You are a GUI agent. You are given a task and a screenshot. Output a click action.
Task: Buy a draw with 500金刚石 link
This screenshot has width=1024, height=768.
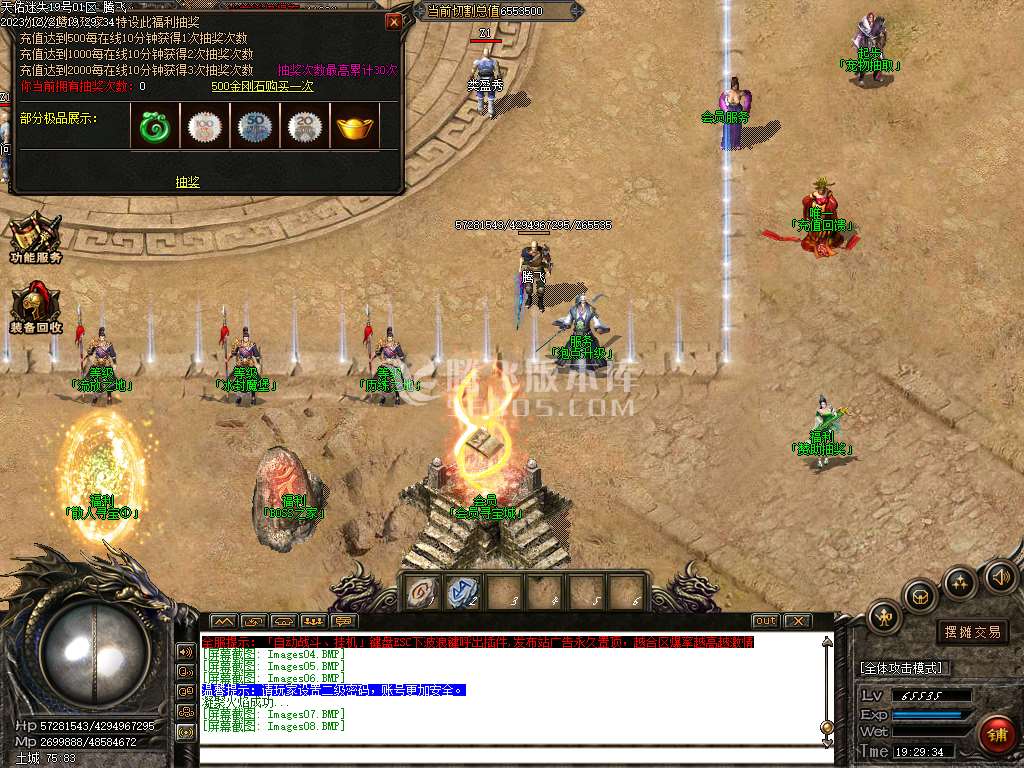(x=262, y=86)
